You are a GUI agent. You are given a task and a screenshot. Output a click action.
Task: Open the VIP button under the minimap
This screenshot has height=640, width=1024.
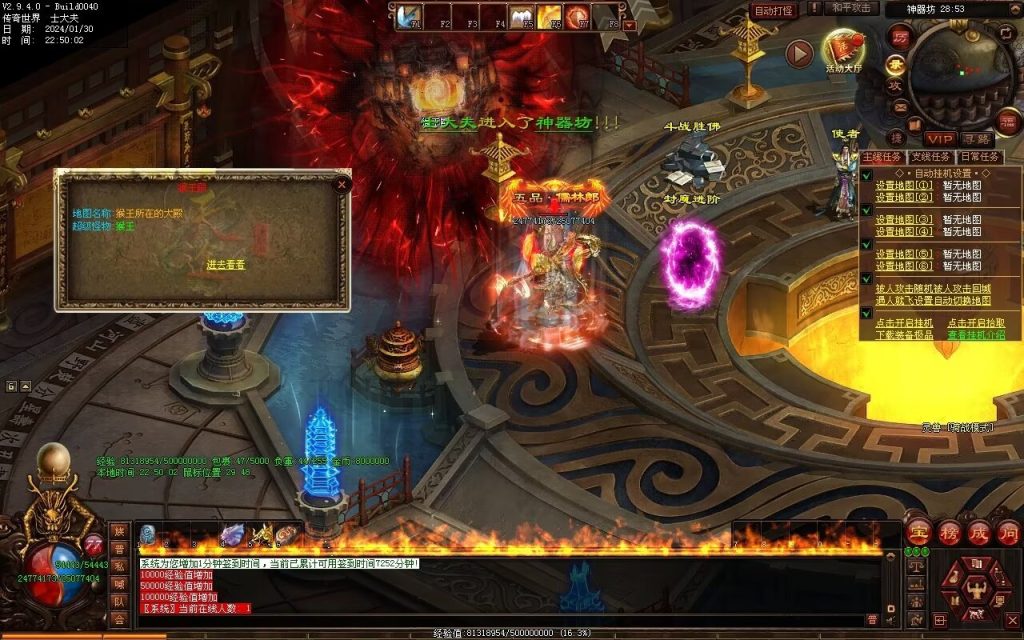[x=939, y=138]
